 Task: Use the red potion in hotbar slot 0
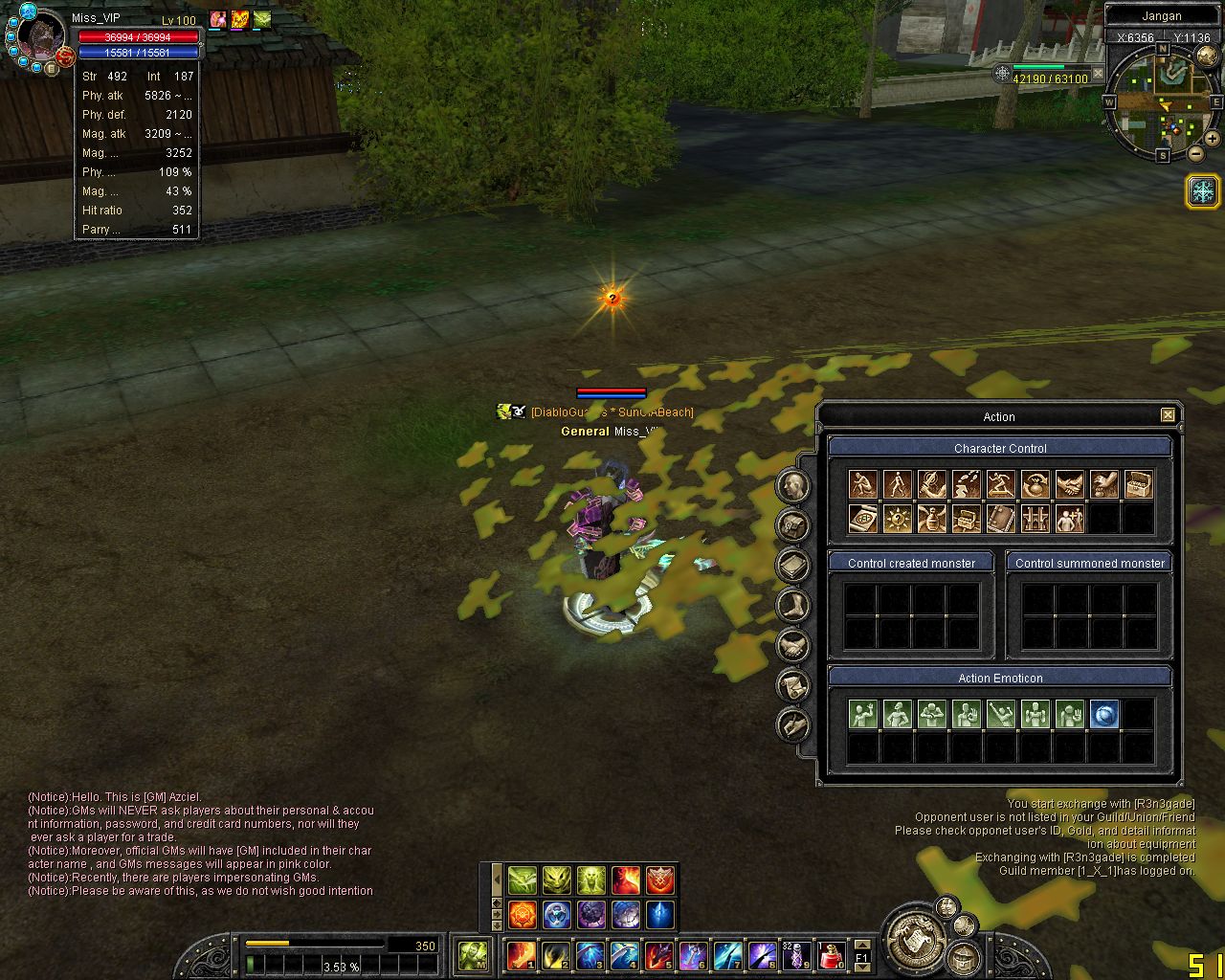pos(831,955)
